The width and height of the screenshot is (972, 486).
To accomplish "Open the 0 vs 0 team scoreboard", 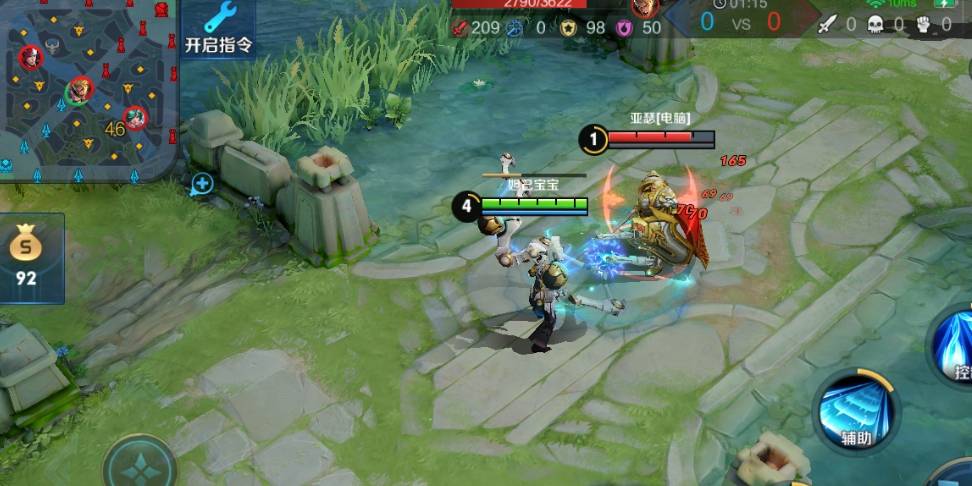I will (x=740, y=22).
